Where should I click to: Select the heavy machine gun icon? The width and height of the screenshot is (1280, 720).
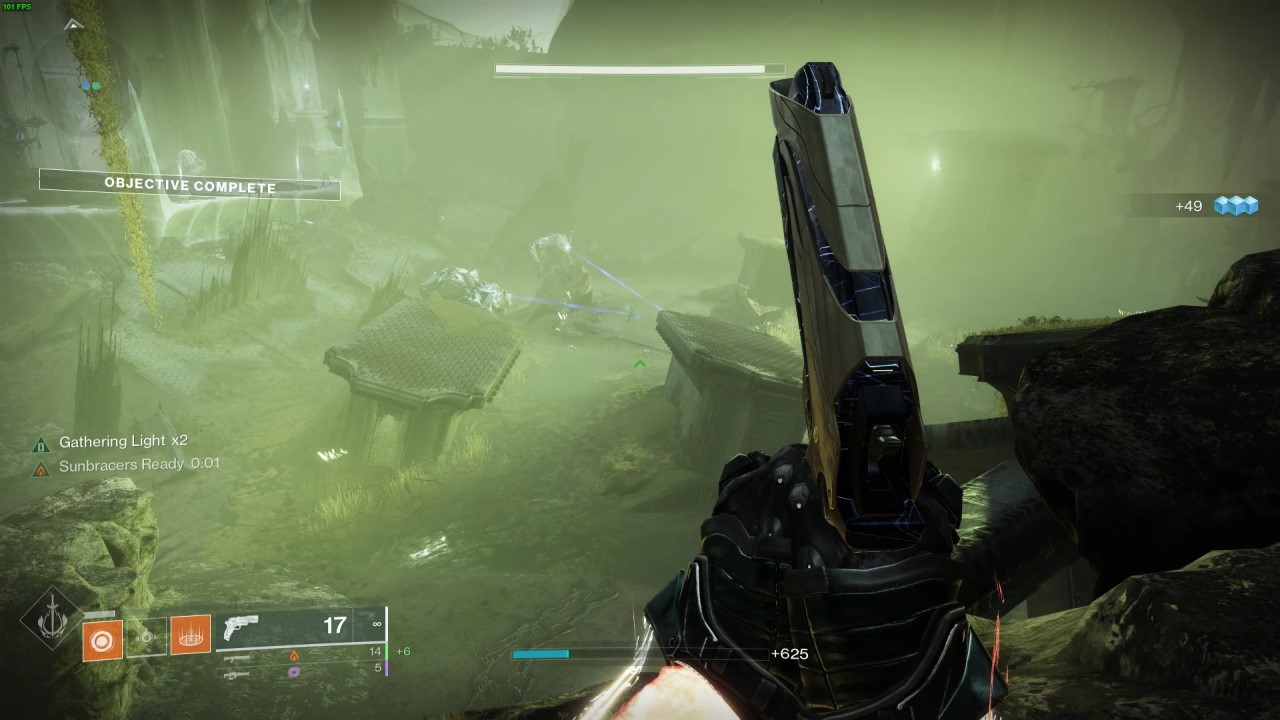point(237,674)
